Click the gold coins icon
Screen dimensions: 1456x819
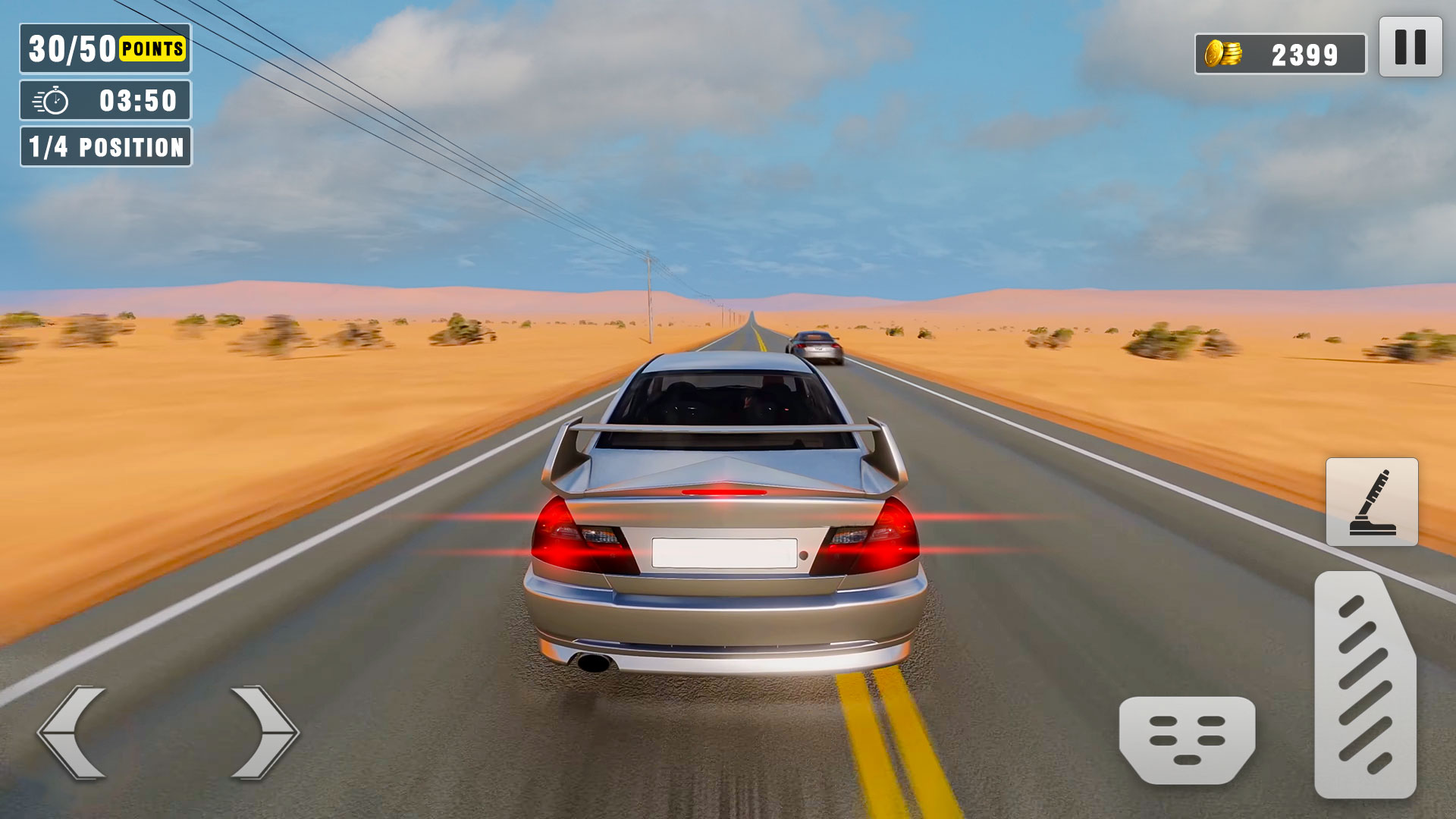[x=1224, y=53]
